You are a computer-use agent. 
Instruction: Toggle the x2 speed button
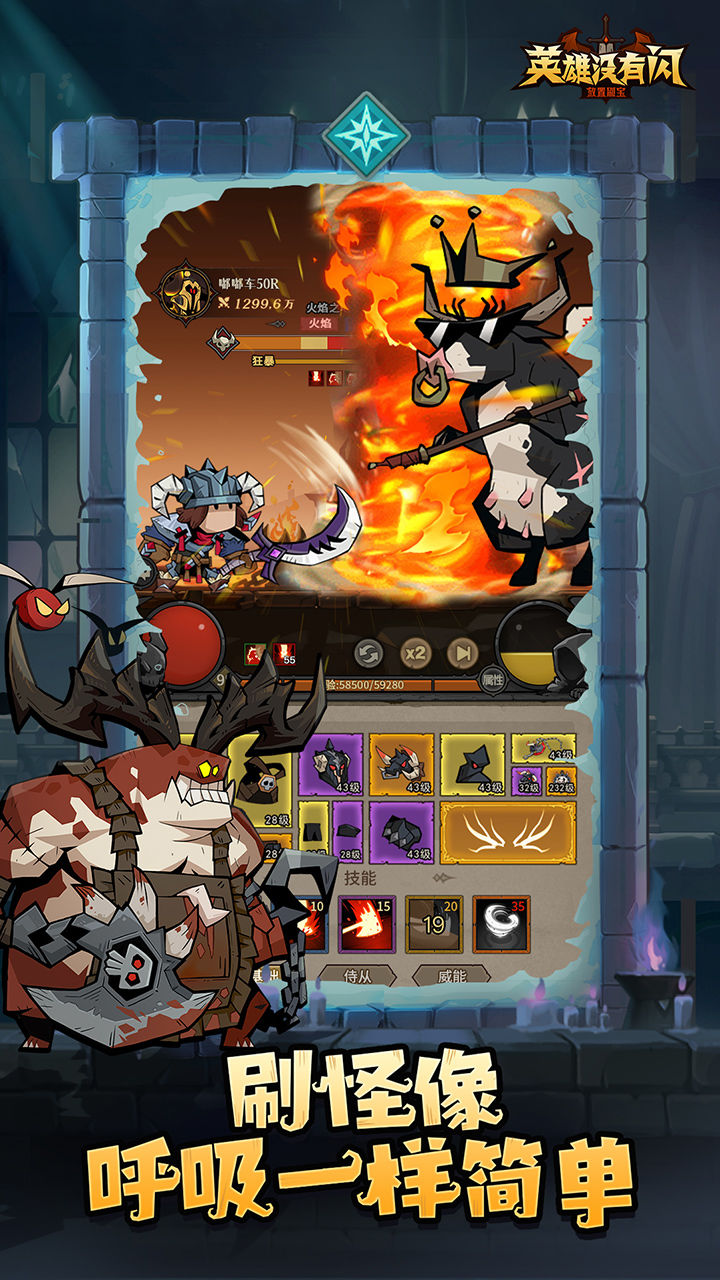(x=414, y=654)
